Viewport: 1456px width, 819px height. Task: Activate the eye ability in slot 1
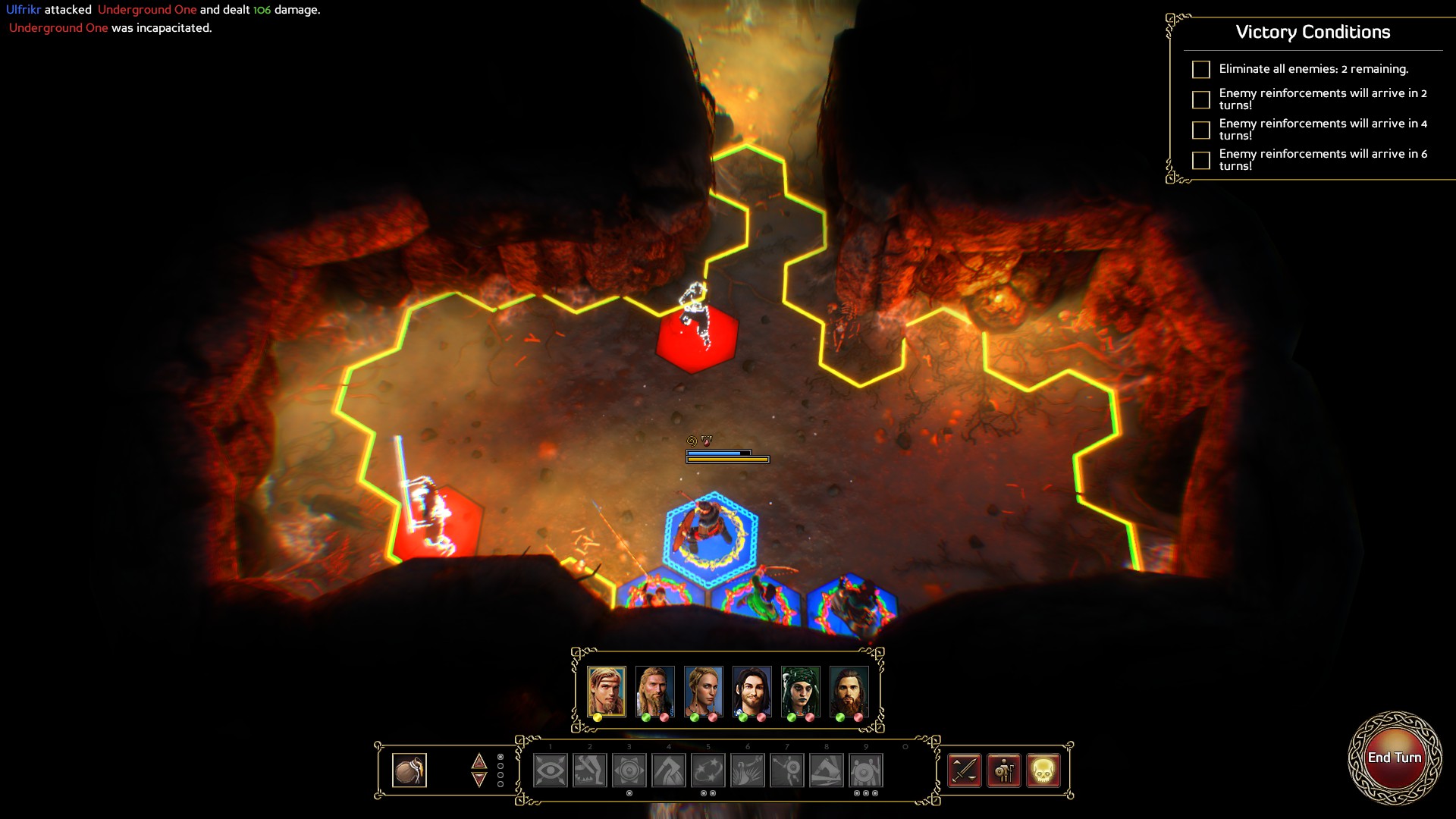point(551,770)
